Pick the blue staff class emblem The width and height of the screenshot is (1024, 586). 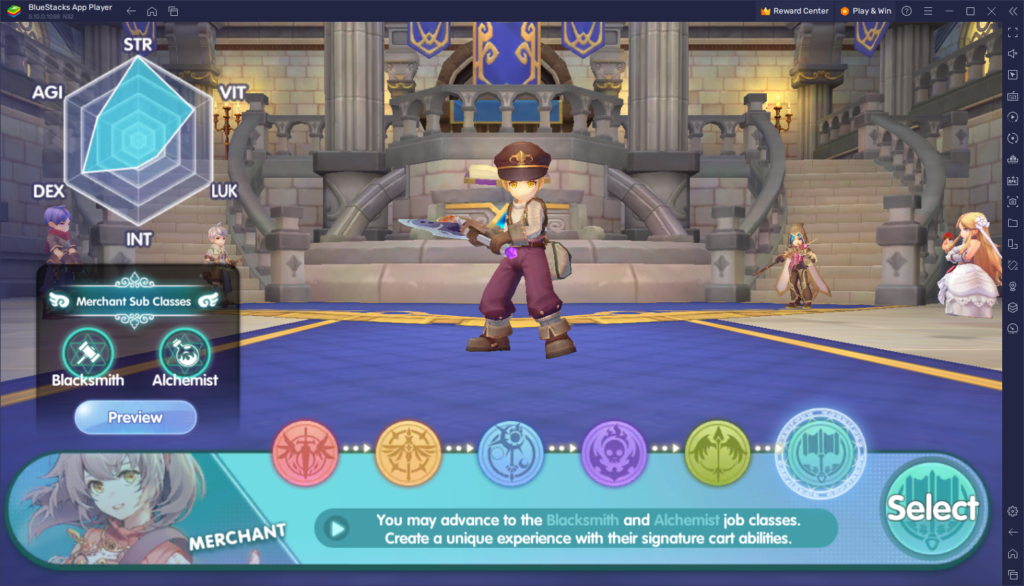click(x=511, y=453)
